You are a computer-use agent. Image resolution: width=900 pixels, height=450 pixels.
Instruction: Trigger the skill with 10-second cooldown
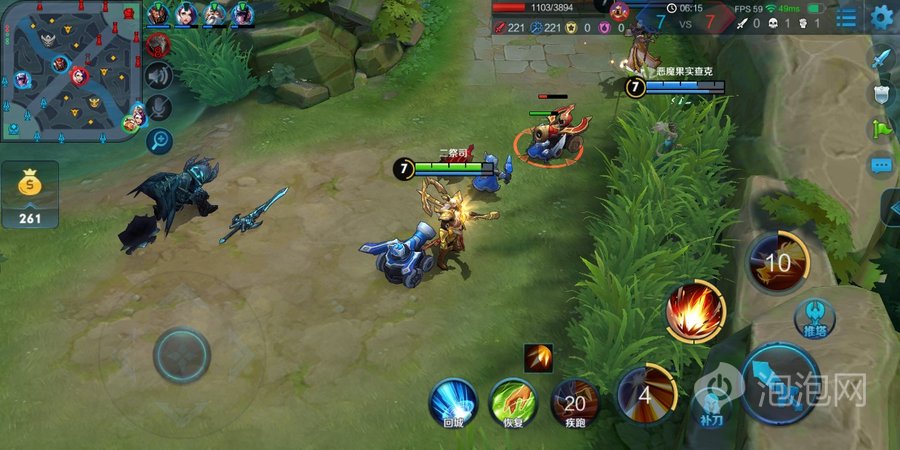tap(777, 263)
